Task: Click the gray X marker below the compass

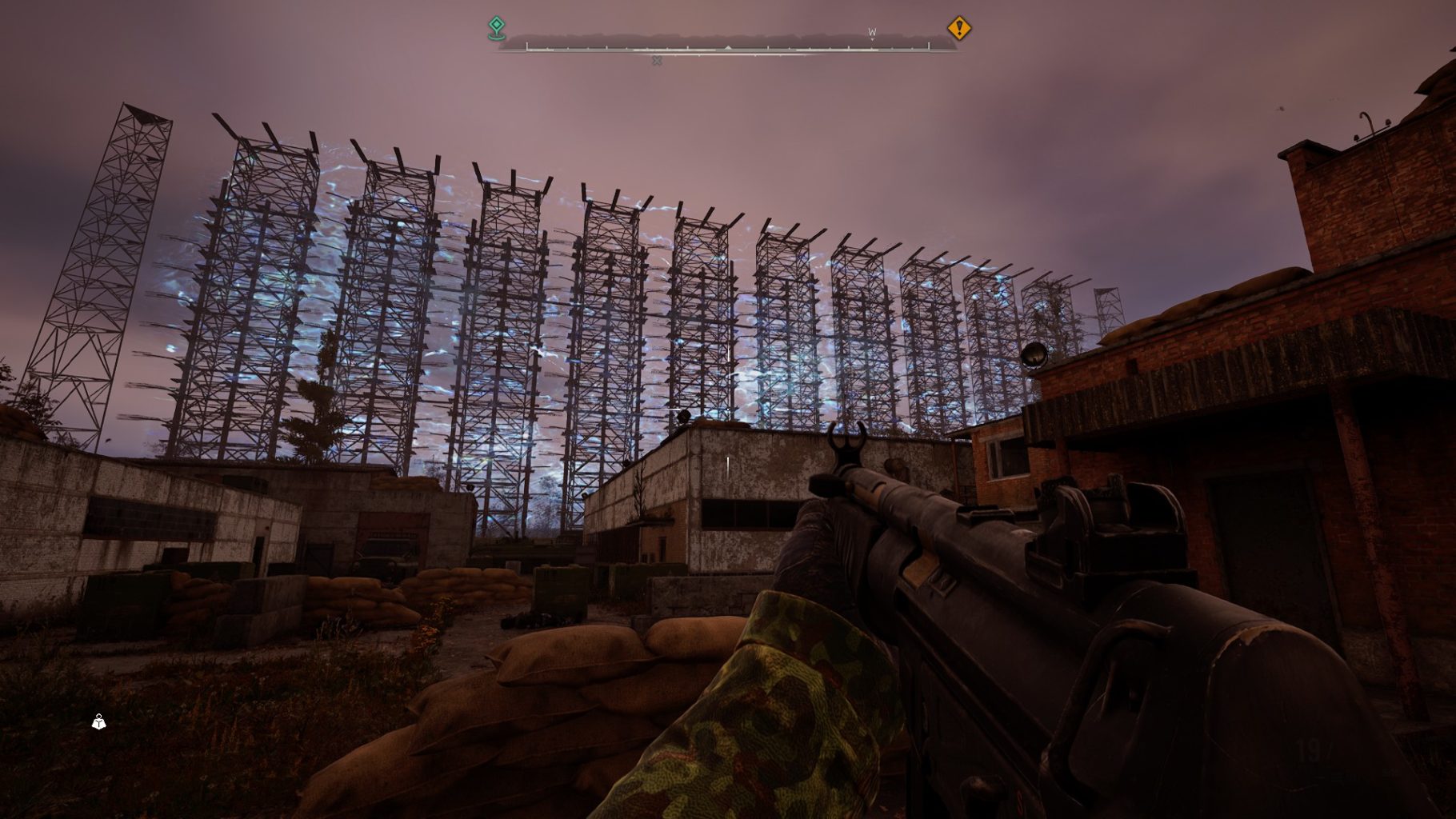Action: (x=657, y=61)
